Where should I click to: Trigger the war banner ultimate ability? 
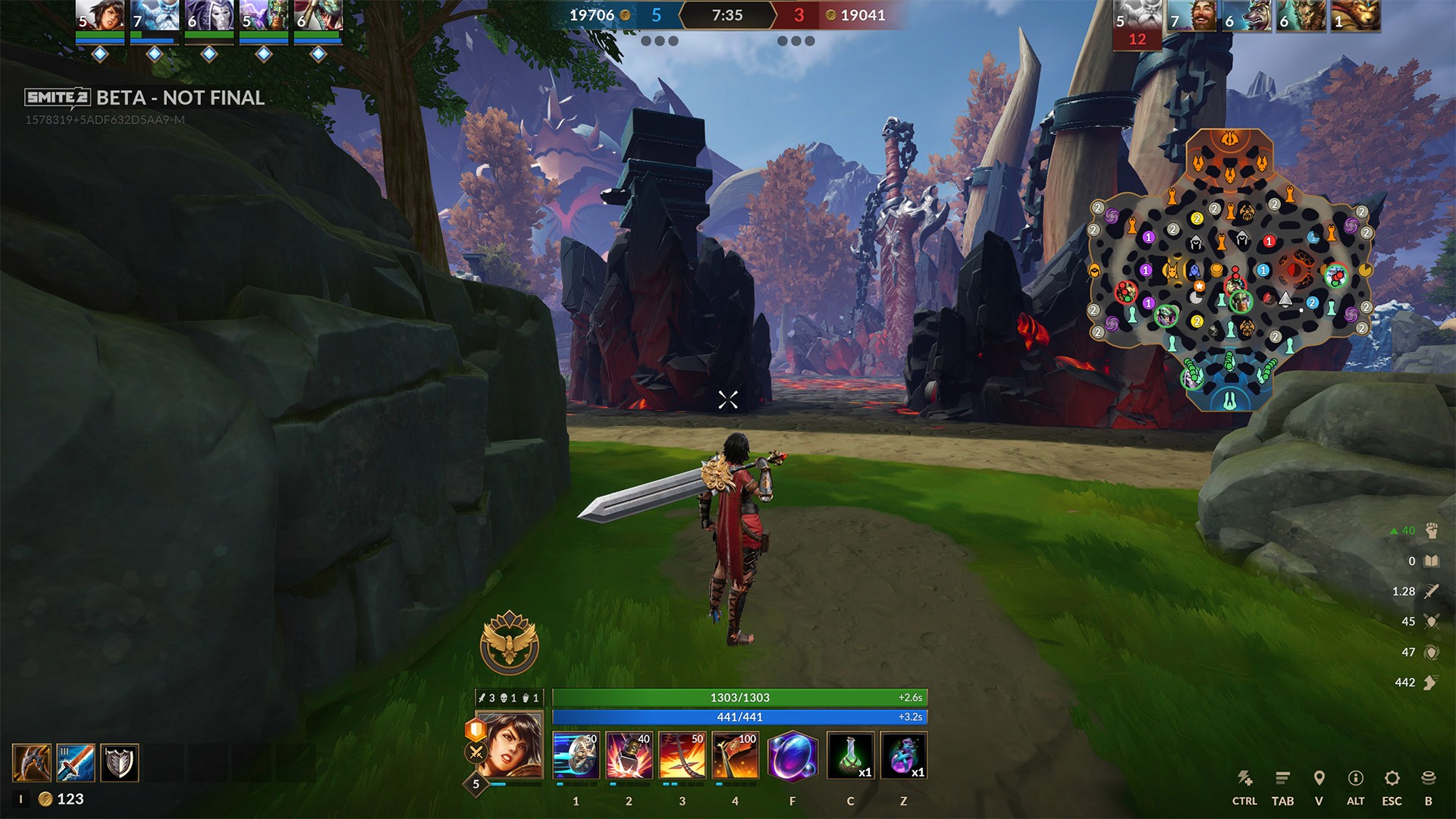pyautogui.click(x=735, y=755)
